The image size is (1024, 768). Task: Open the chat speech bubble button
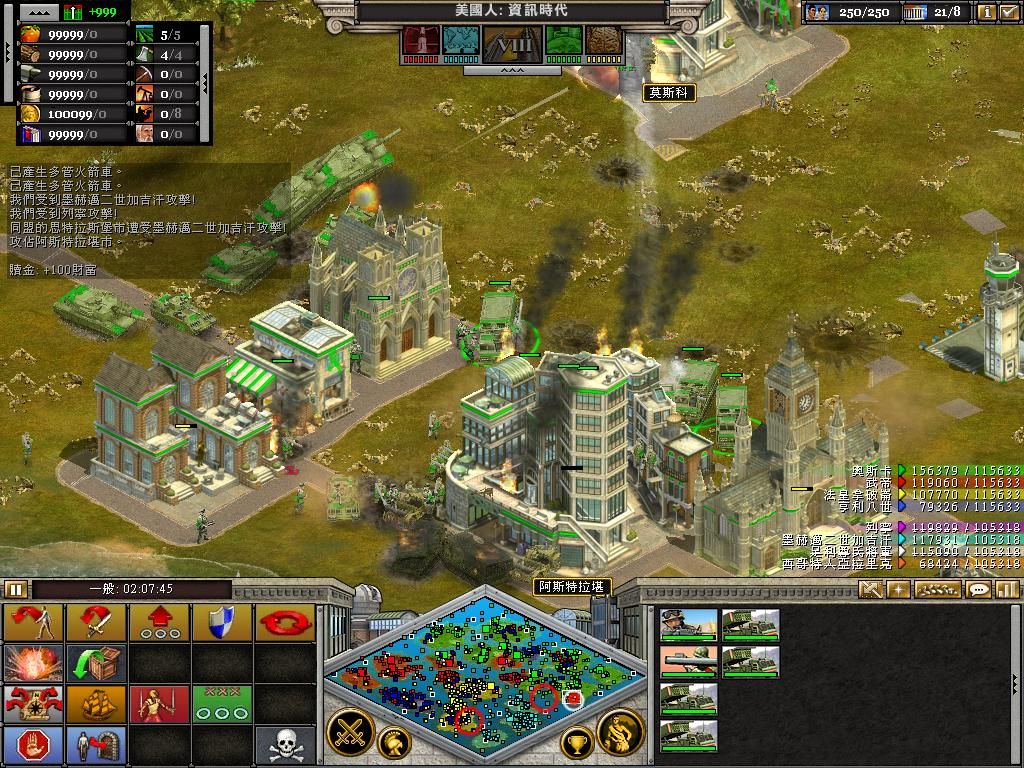tap(979, 590)
